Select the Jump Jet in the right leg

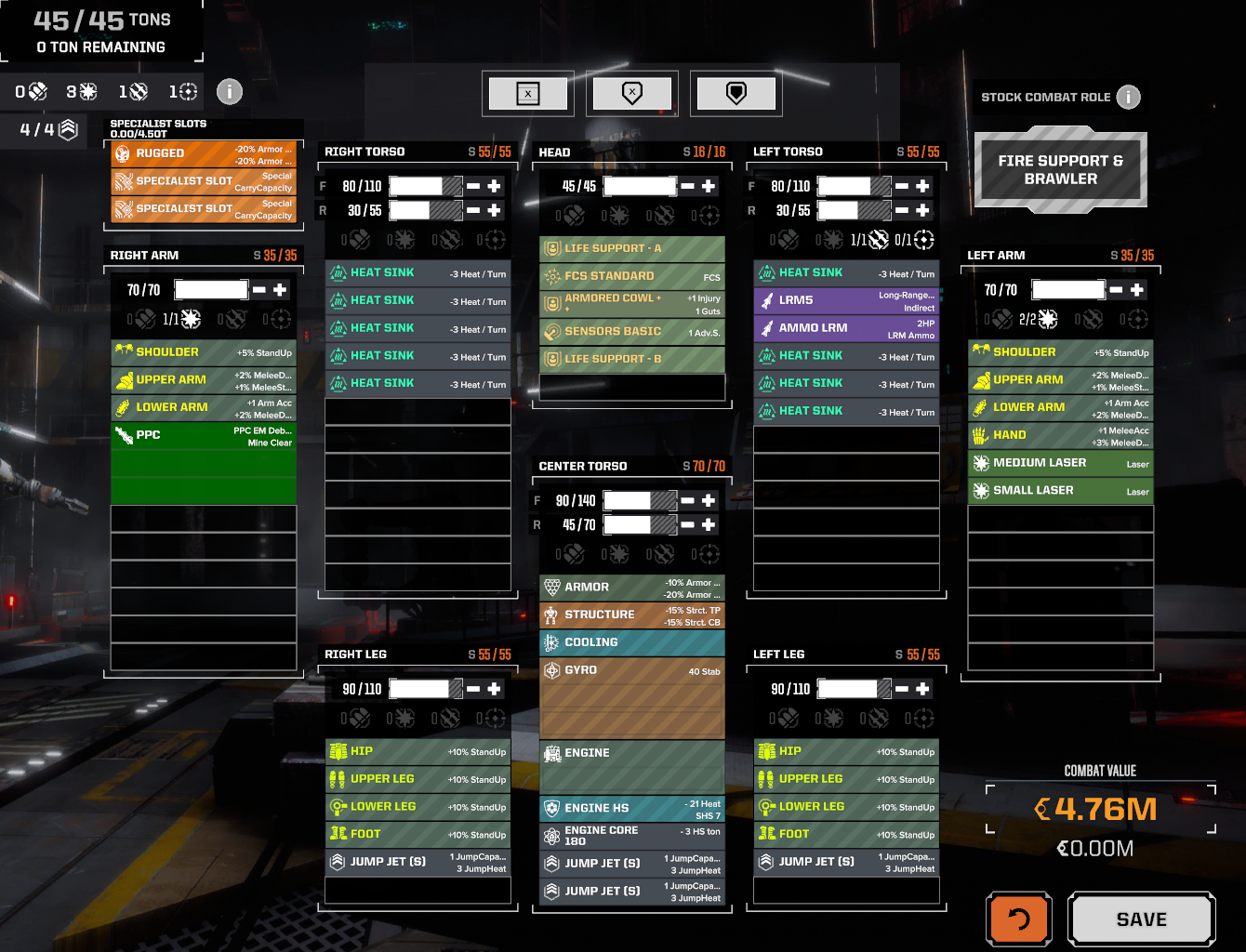pyautogui.click(x=417, y=862)
